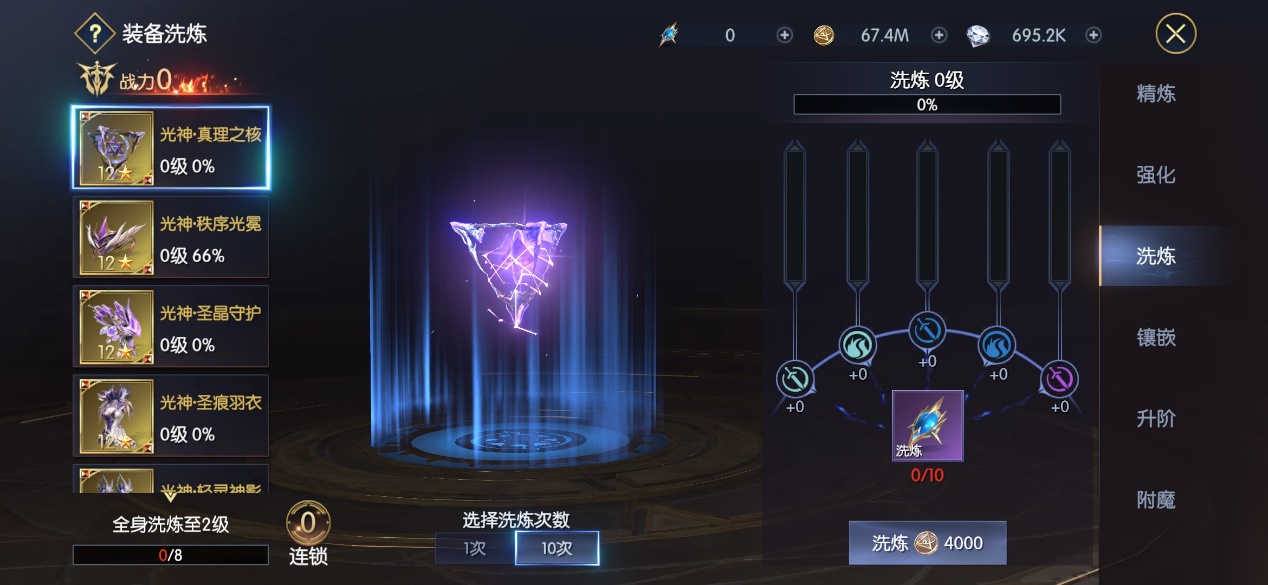Click the 洗炼 4000 gold button
The width and height of the screenshot is (1268, 585).
(927, 543)
